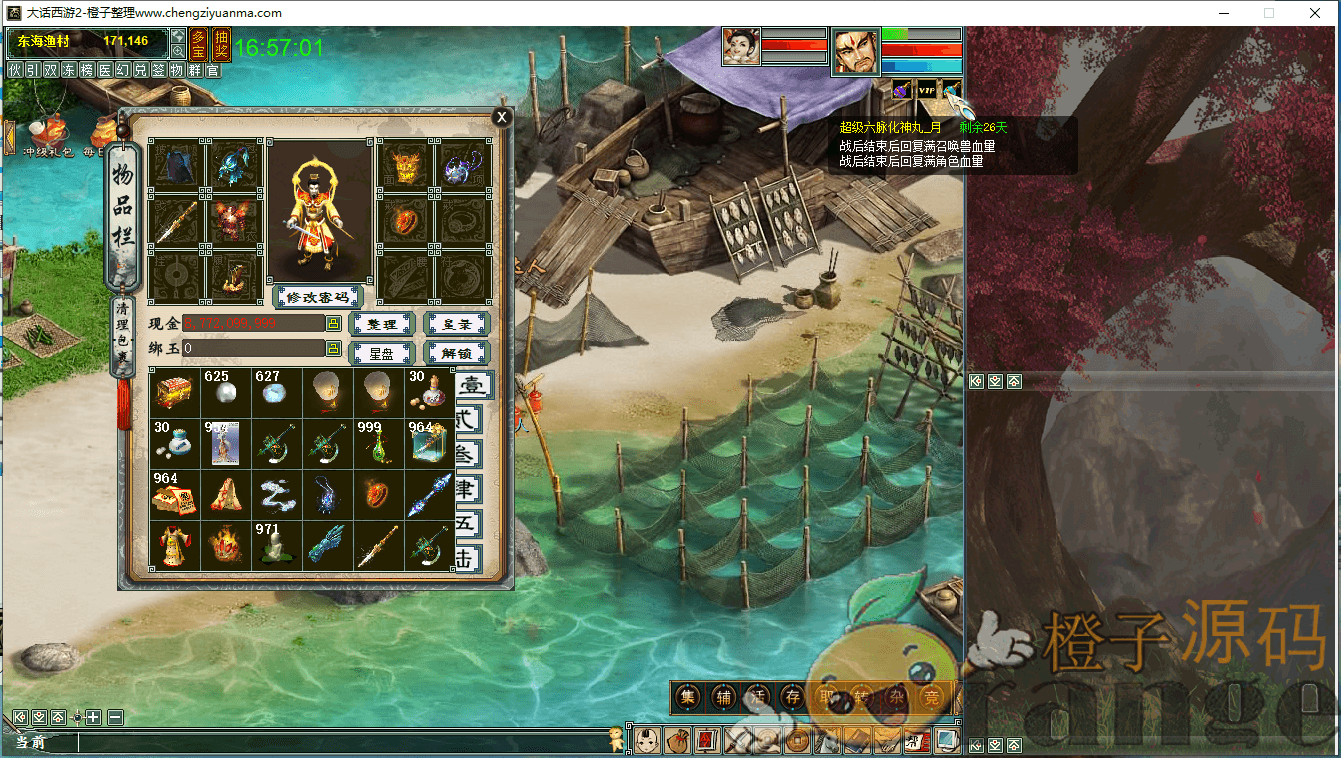
Task: Unlock items using the 解锁 button
Action: 456,353
